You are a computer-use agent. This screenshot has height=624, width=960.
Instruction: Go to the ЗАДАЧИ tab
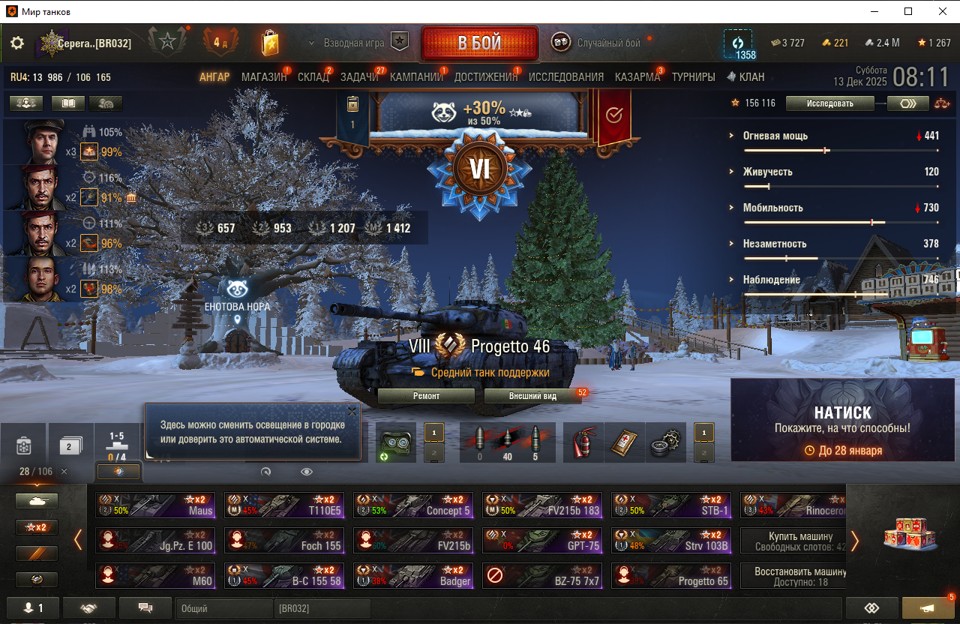click(x=359, y=77)
